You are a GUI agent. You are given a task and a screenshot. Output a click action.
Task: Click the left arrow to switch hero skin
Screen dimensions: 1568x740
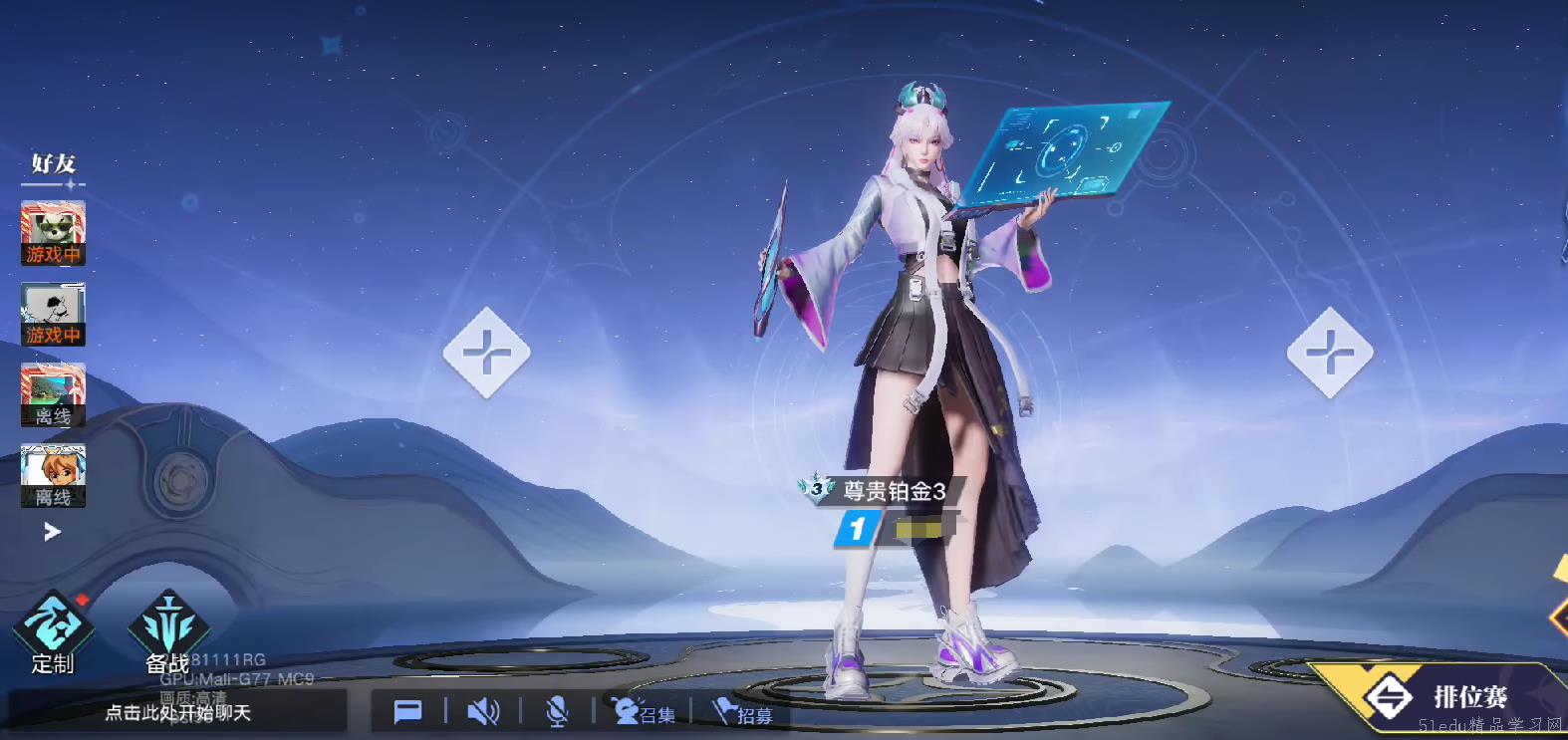pos(486,353)
